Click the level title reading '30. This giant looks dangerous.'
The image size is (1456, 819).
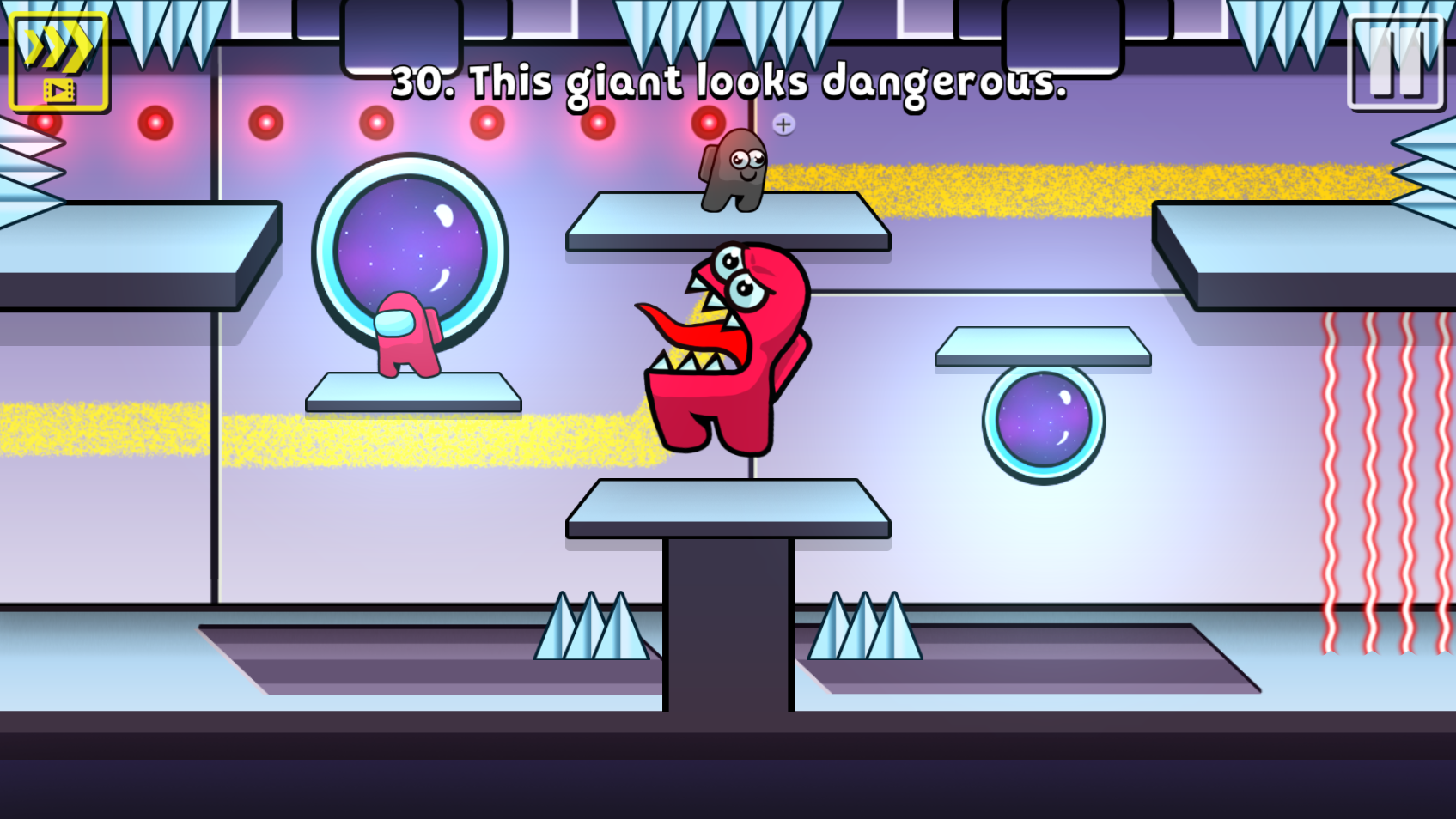tap(729, 82)
